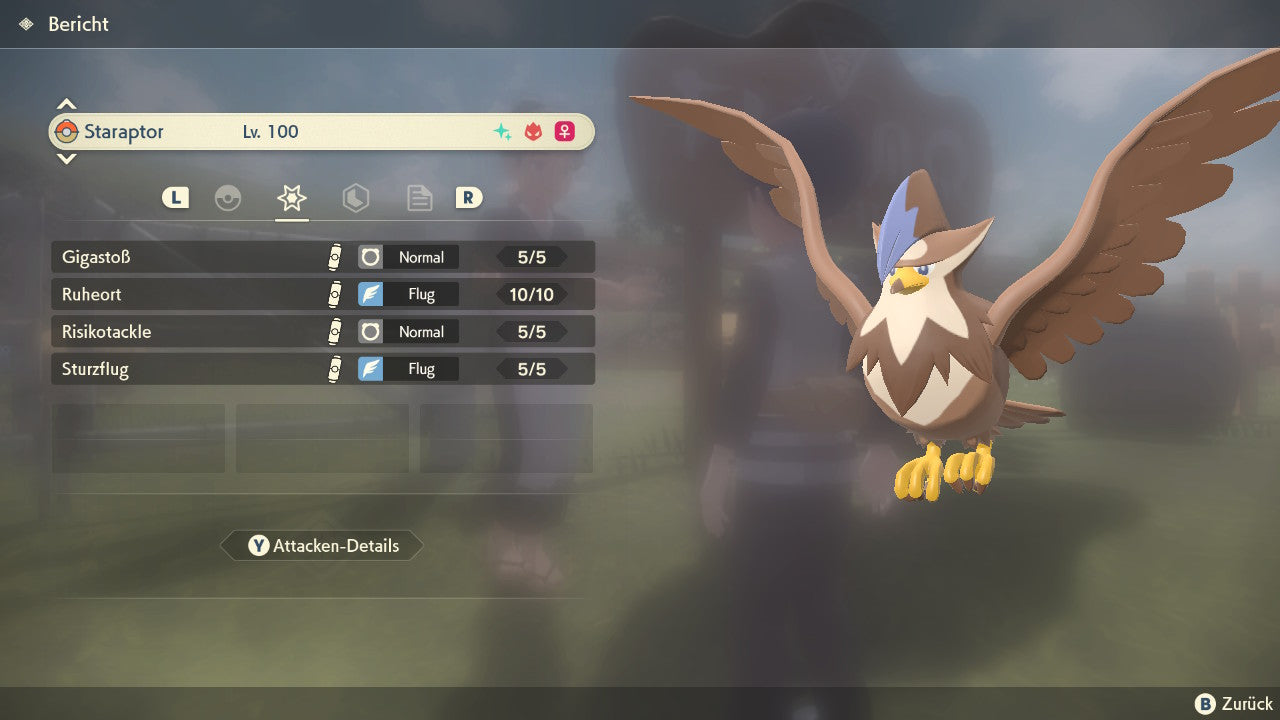
Task: Open the moves tab with star icon
Action: (x=291, y=198)
